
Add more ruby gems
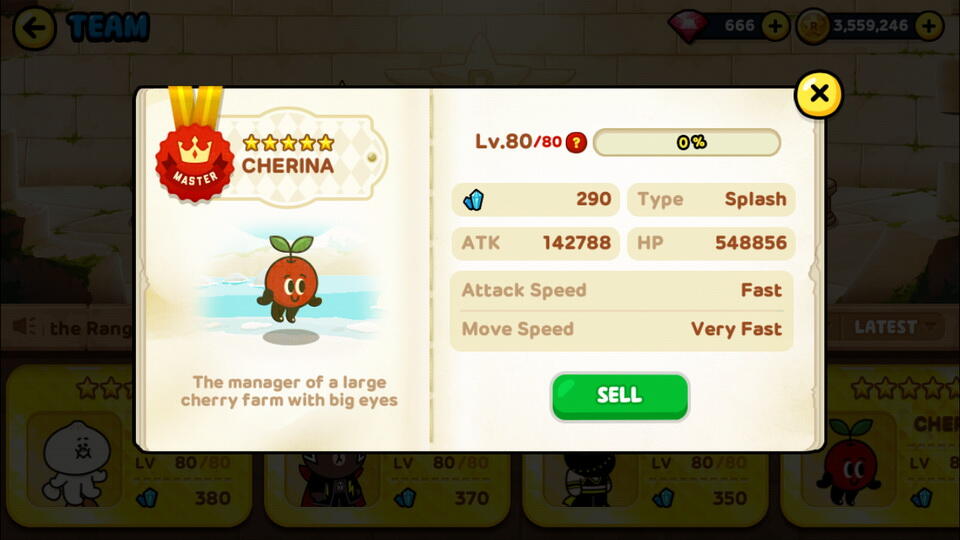pyautogui.click(x=775, y=26)
